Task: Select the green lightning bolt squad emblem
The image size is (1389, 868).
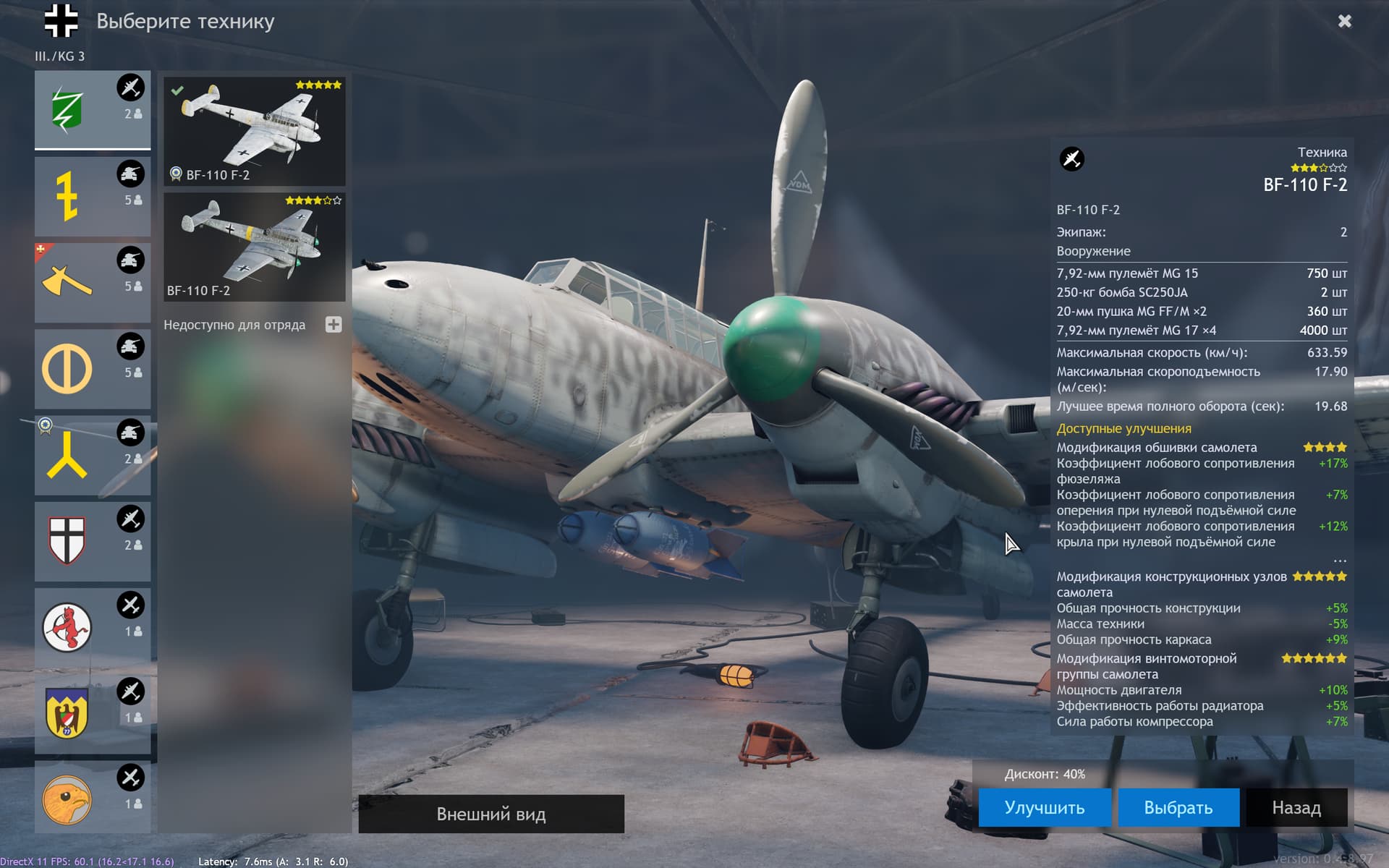Action: tap(67, 107)
